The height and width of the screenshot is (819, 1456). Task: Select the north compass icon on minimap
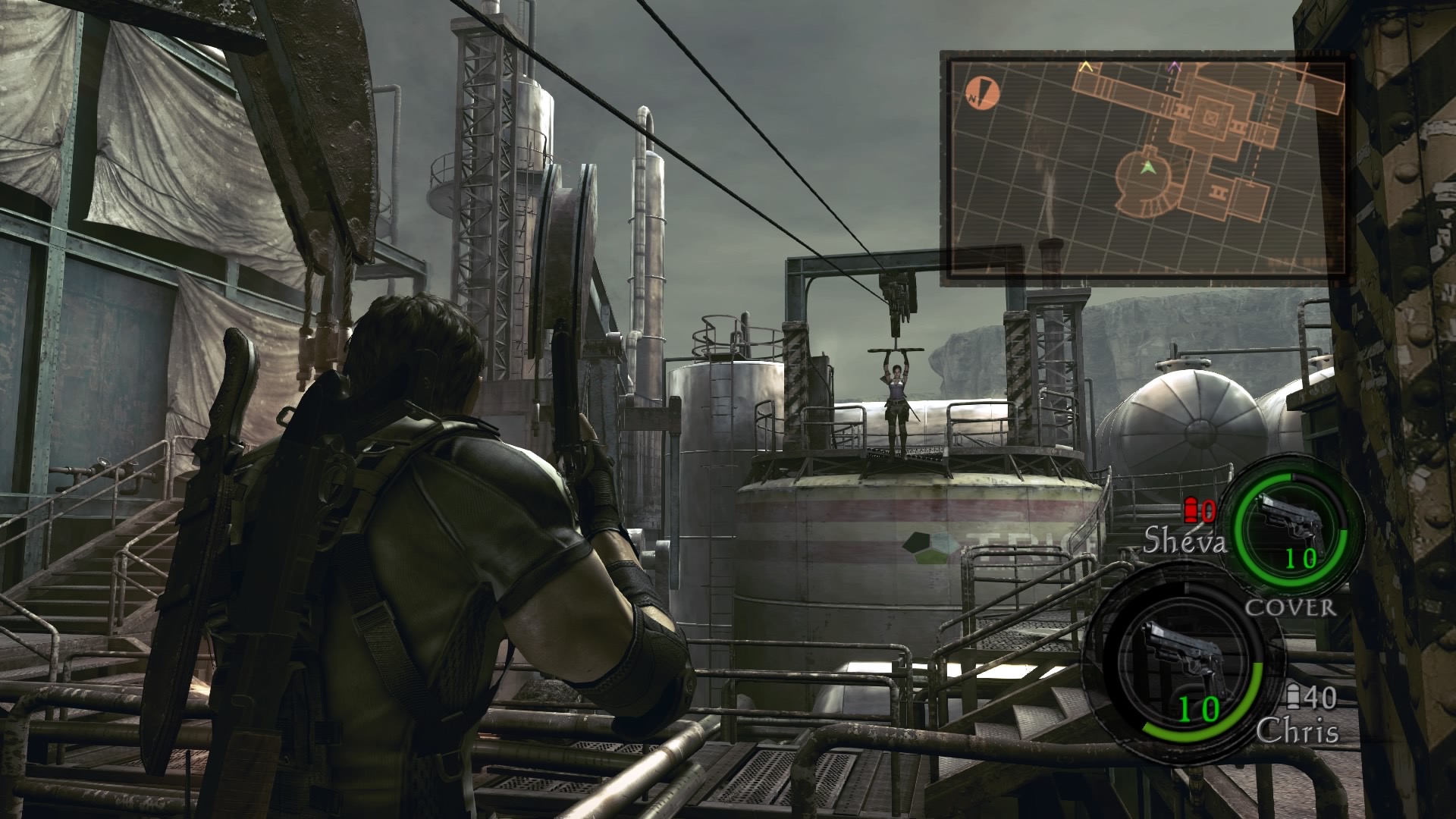coord(984,94)
